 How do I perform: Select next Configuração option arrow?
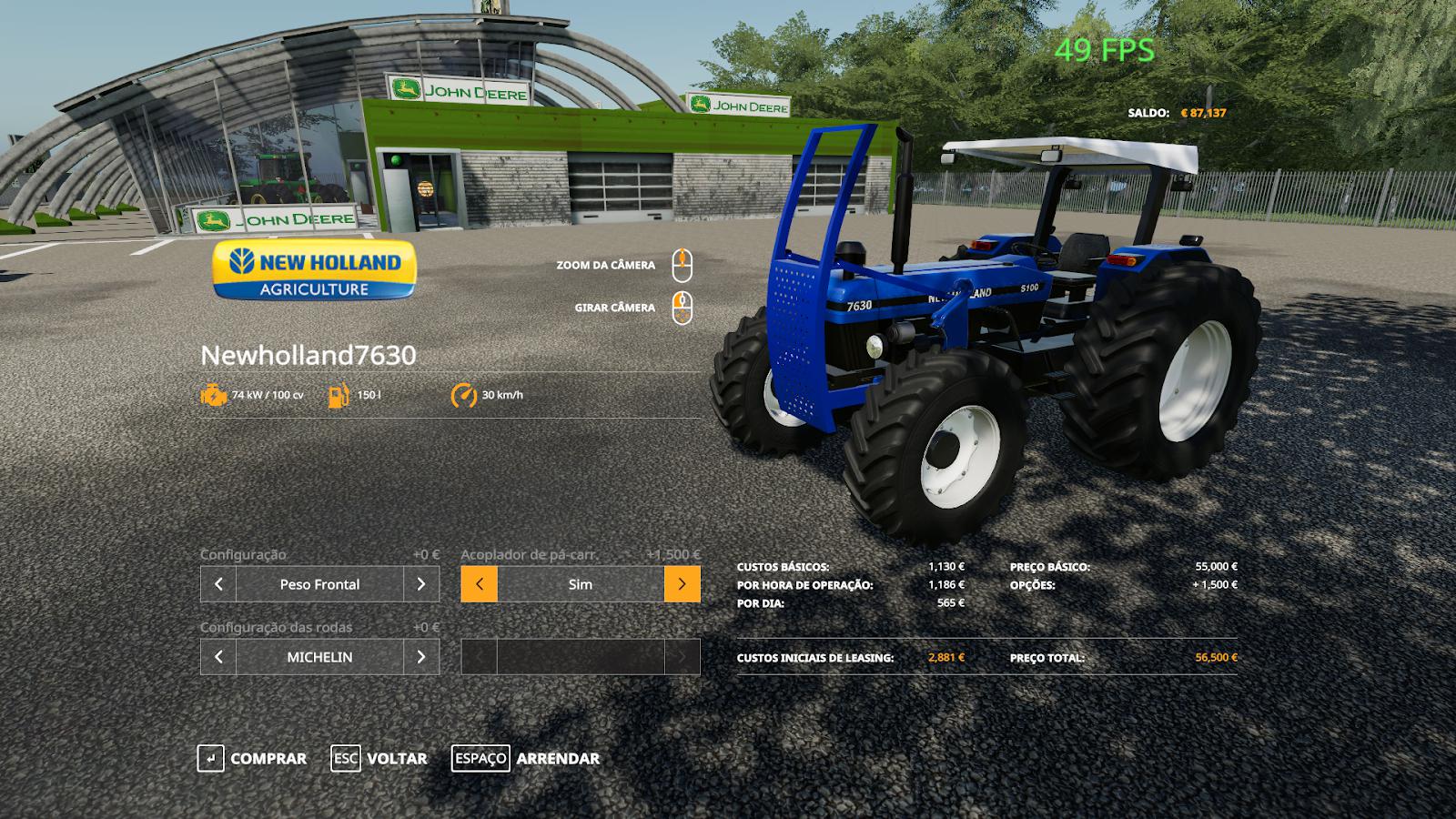(421, 584)
